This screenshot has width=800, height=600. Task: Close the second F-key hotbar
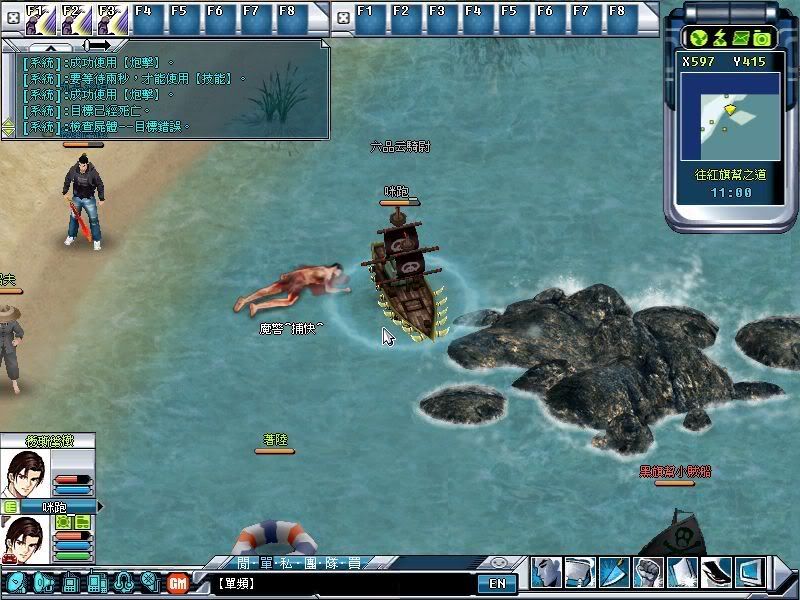coord(342,17)
